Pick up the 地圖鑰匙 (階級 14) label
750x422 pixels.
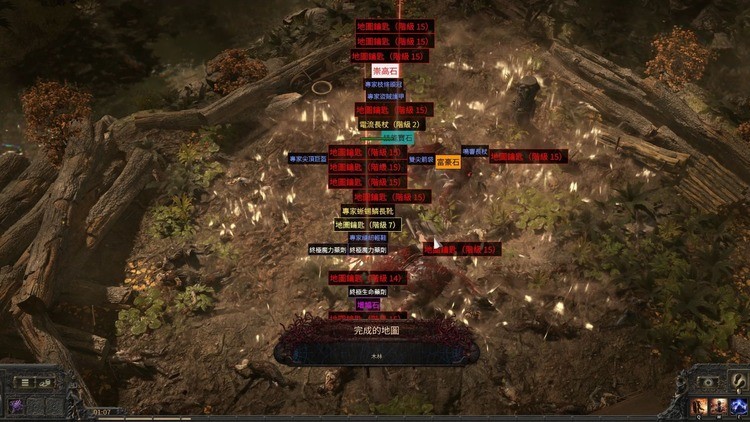tap(366, 278)
